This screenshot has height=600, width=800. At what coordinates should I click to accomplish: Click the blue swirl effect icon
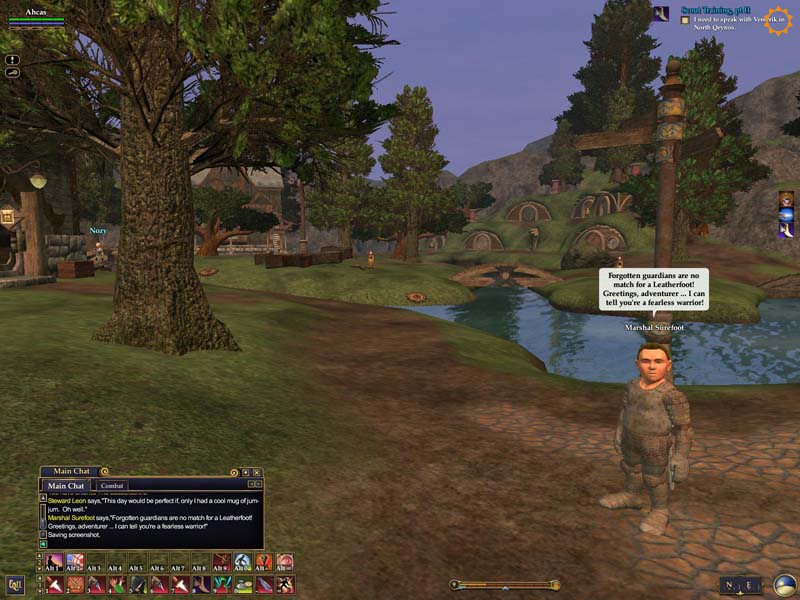coord(786,215)
